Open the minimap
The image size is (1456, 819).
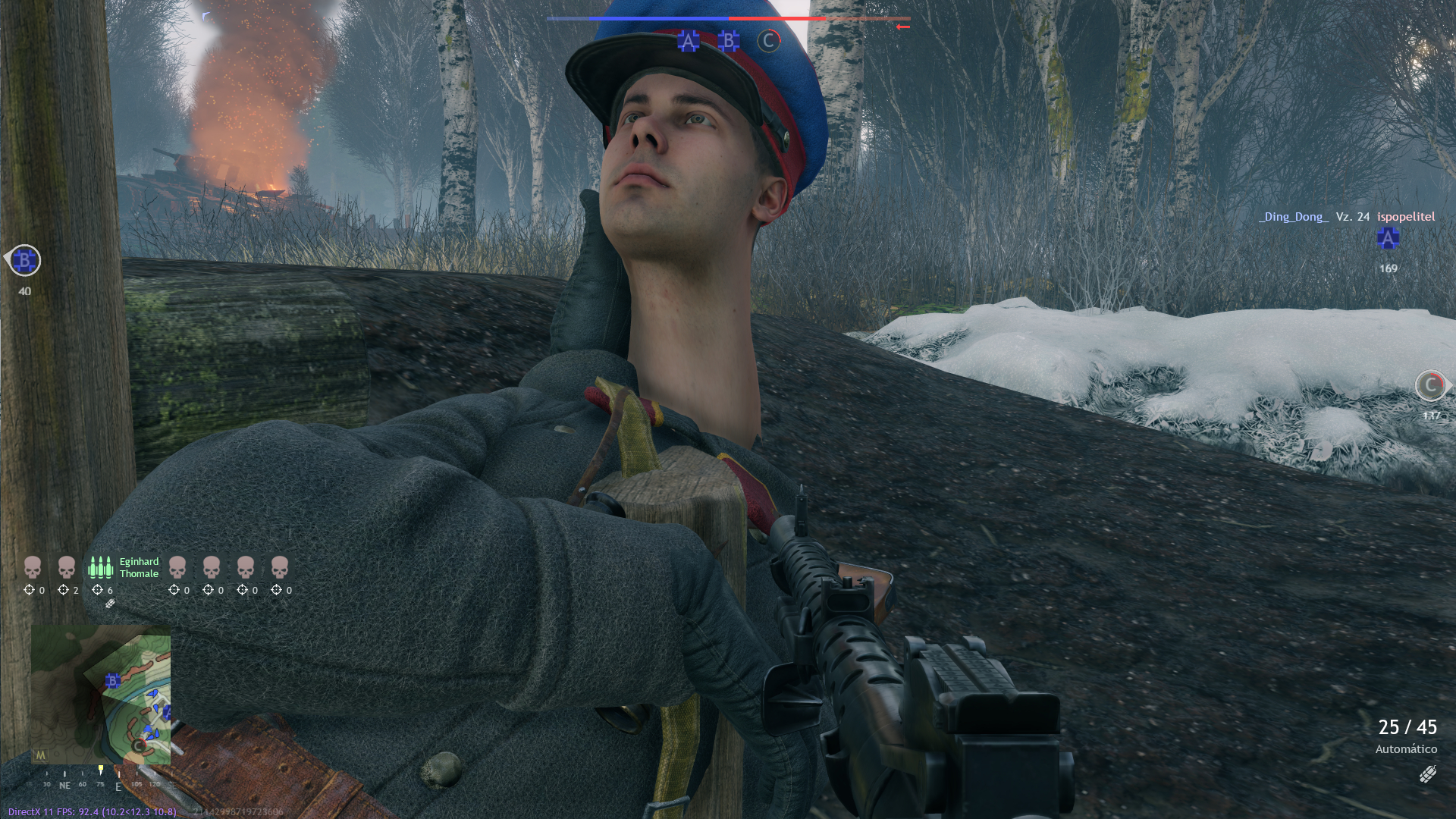tap(101, 694)
